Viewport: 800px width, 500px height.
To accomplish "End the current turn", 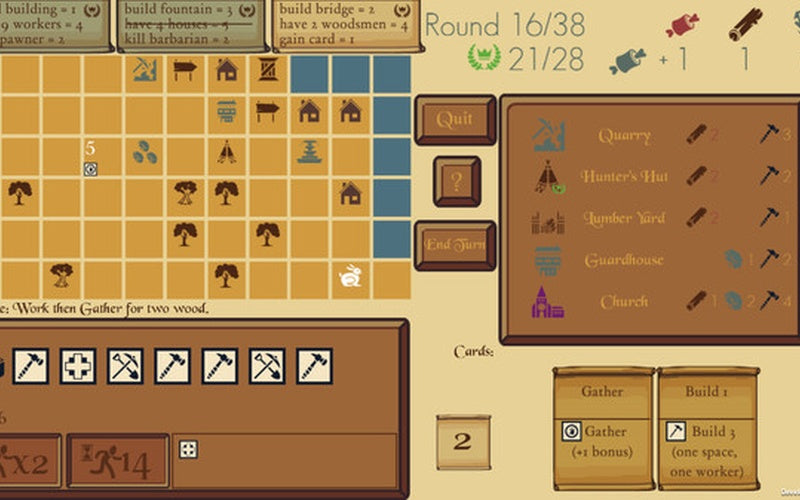I will [x=455, y=245].
